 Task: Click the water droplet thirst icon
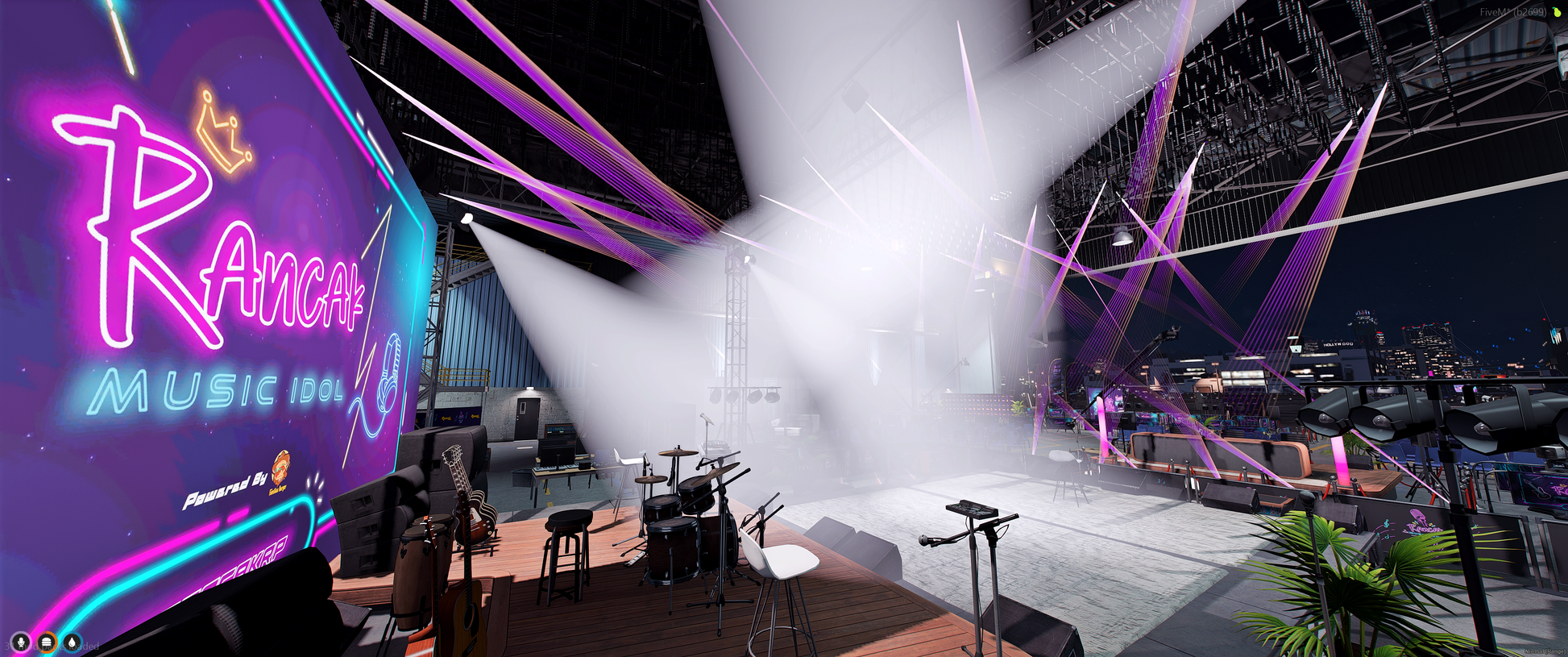coord(73,642)
